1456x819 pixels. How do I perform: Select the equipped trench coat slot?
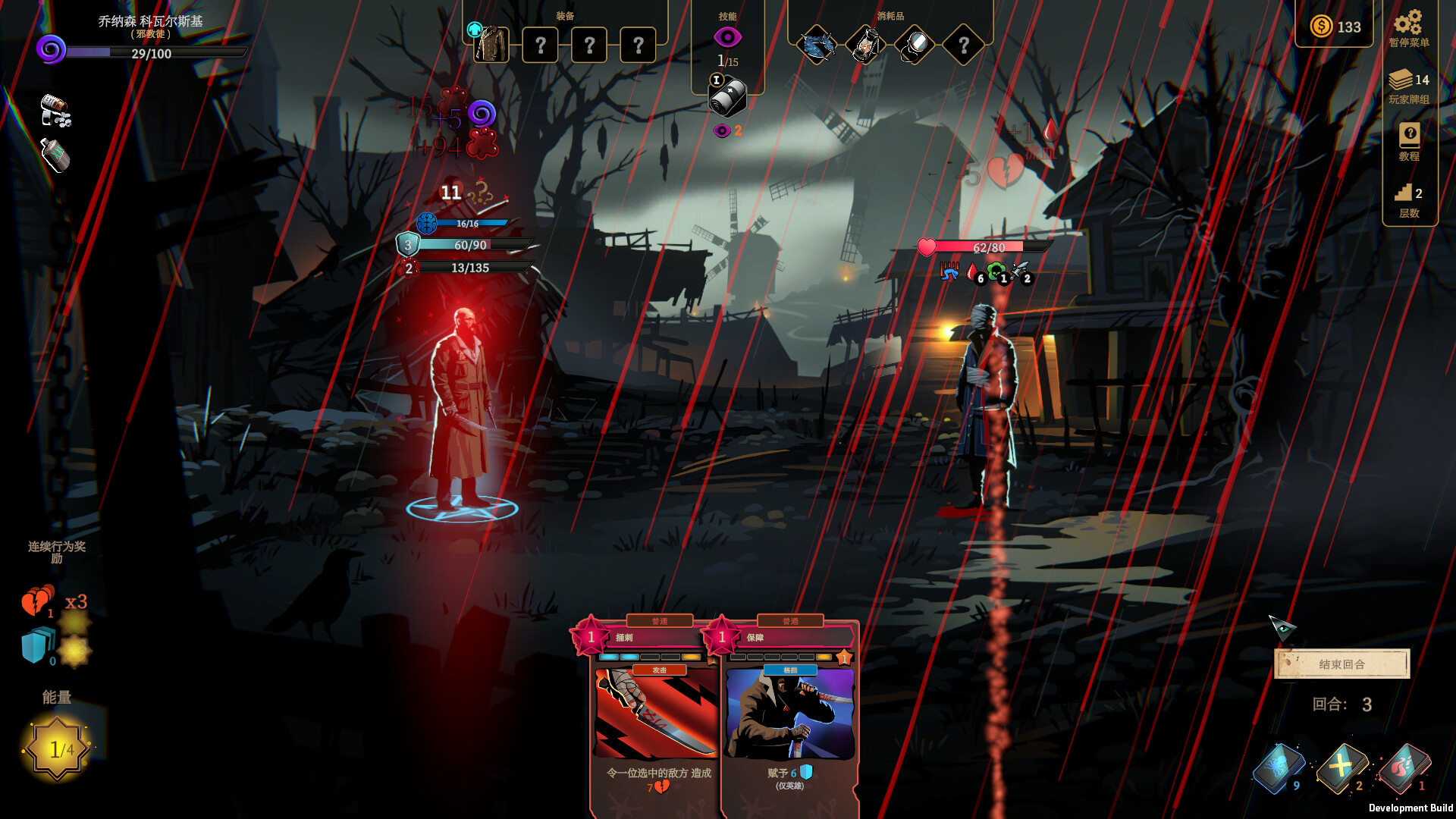[x=491, y=45]
